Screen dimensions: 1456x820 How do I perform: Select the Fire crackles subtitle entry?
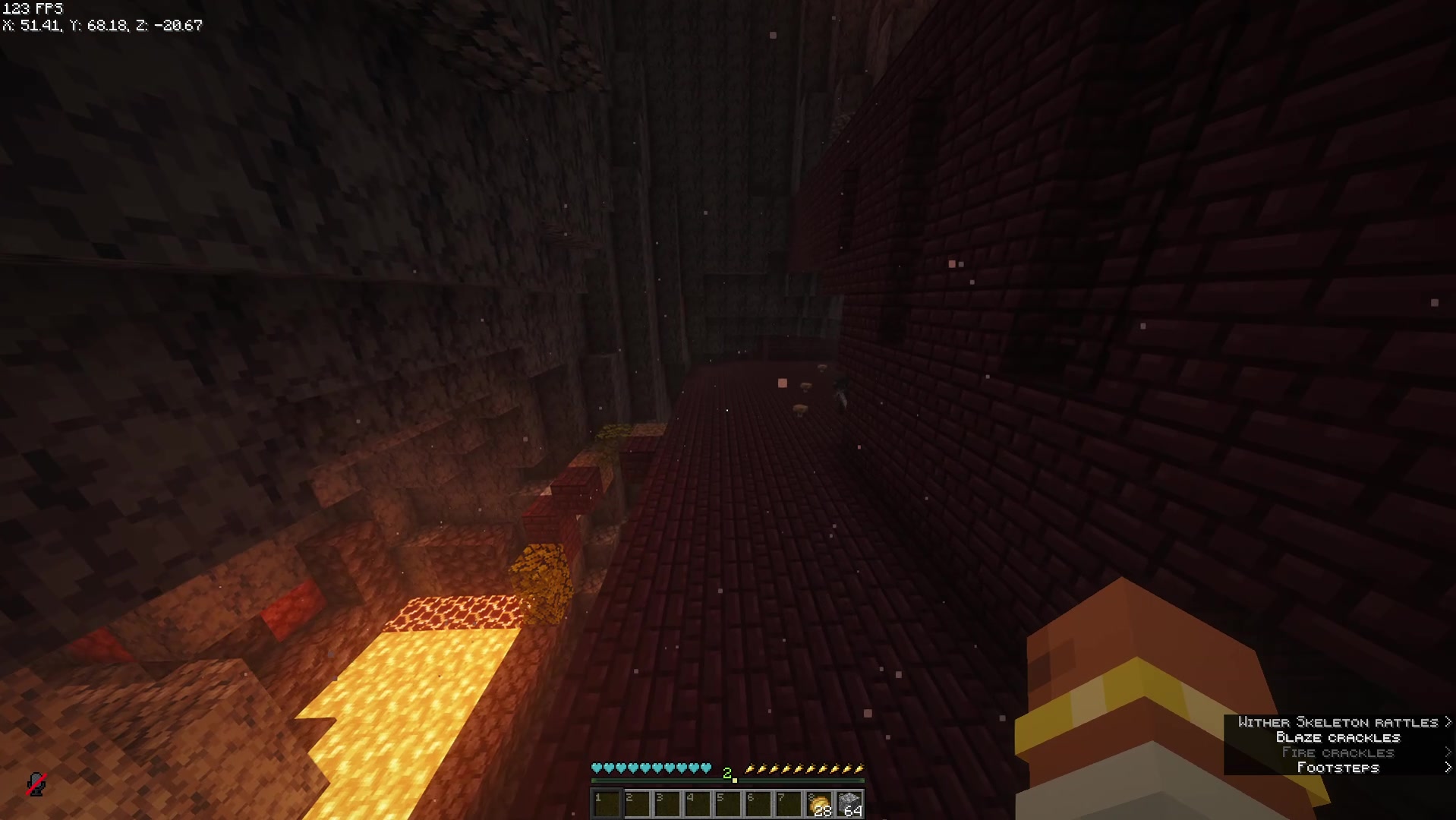(1338, 752)
